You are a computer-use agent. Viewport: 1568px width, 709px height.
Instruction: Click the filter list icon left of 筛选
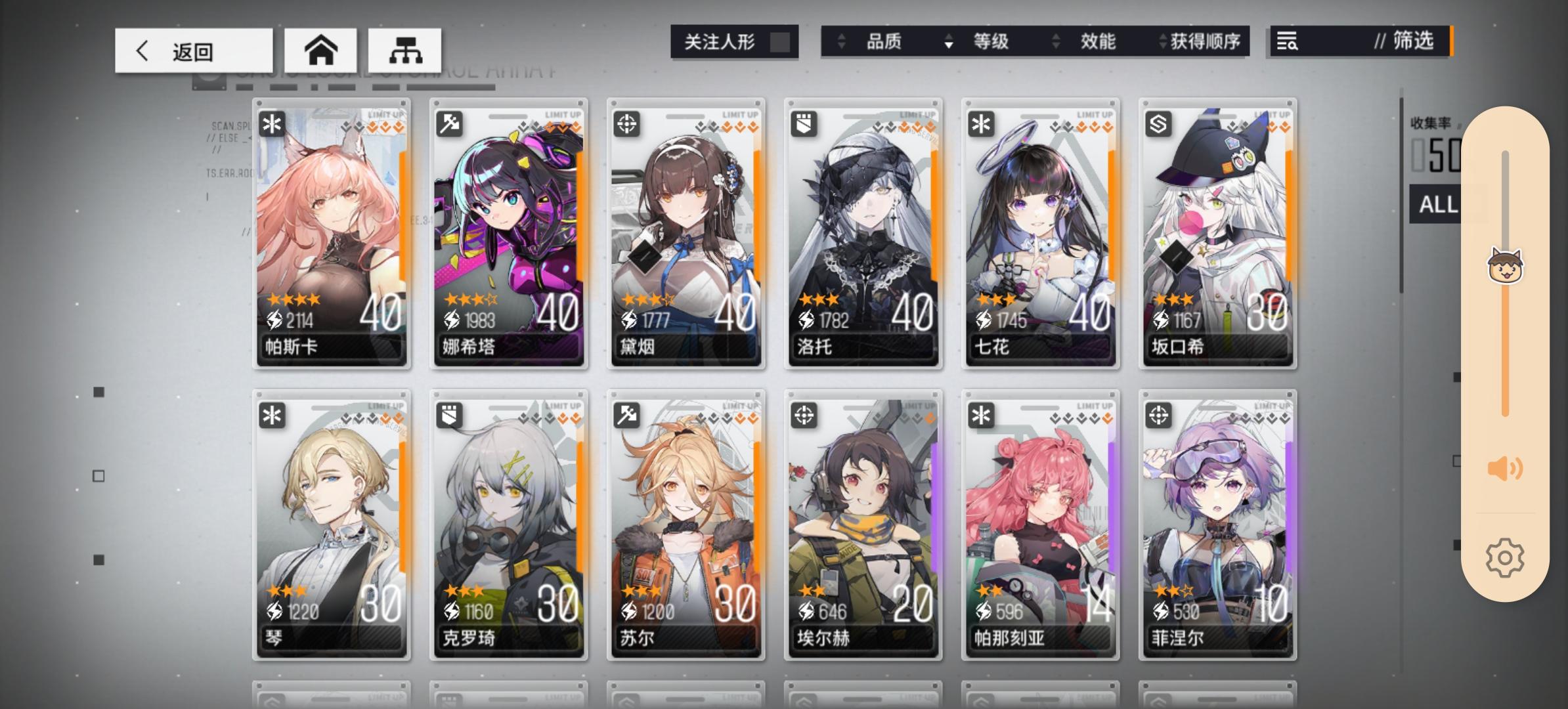point(1288,42)
